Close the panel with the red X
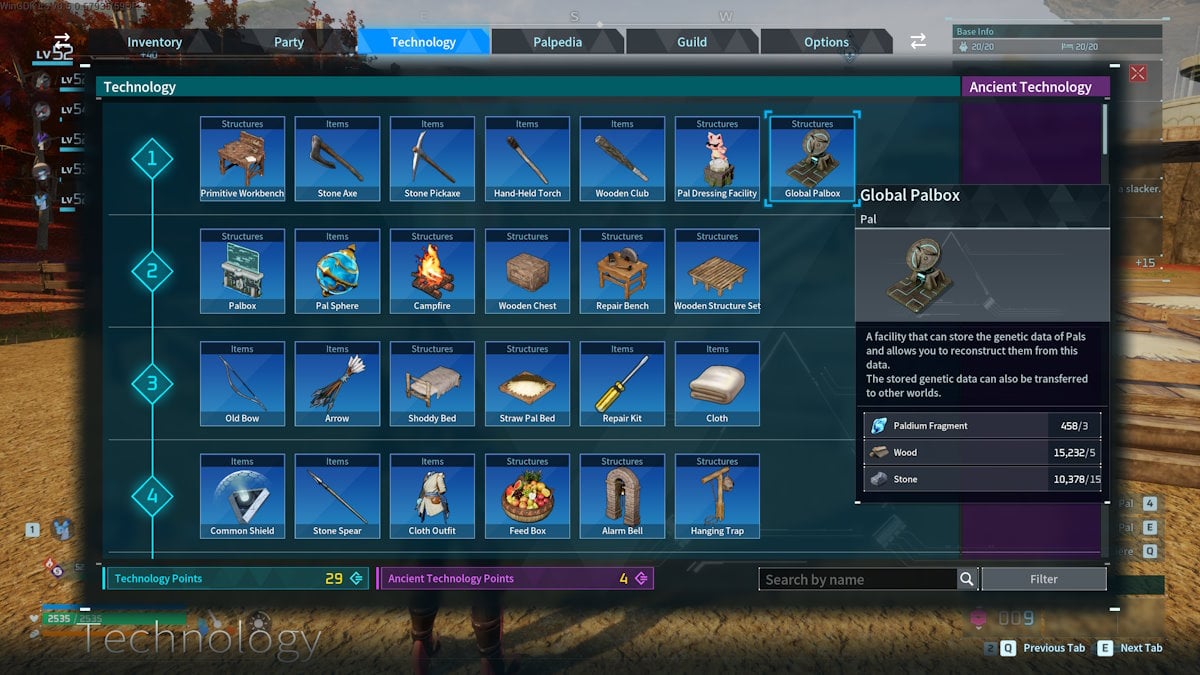Viewport: 1200px width, 675px height. click(x=1138, y=73)
